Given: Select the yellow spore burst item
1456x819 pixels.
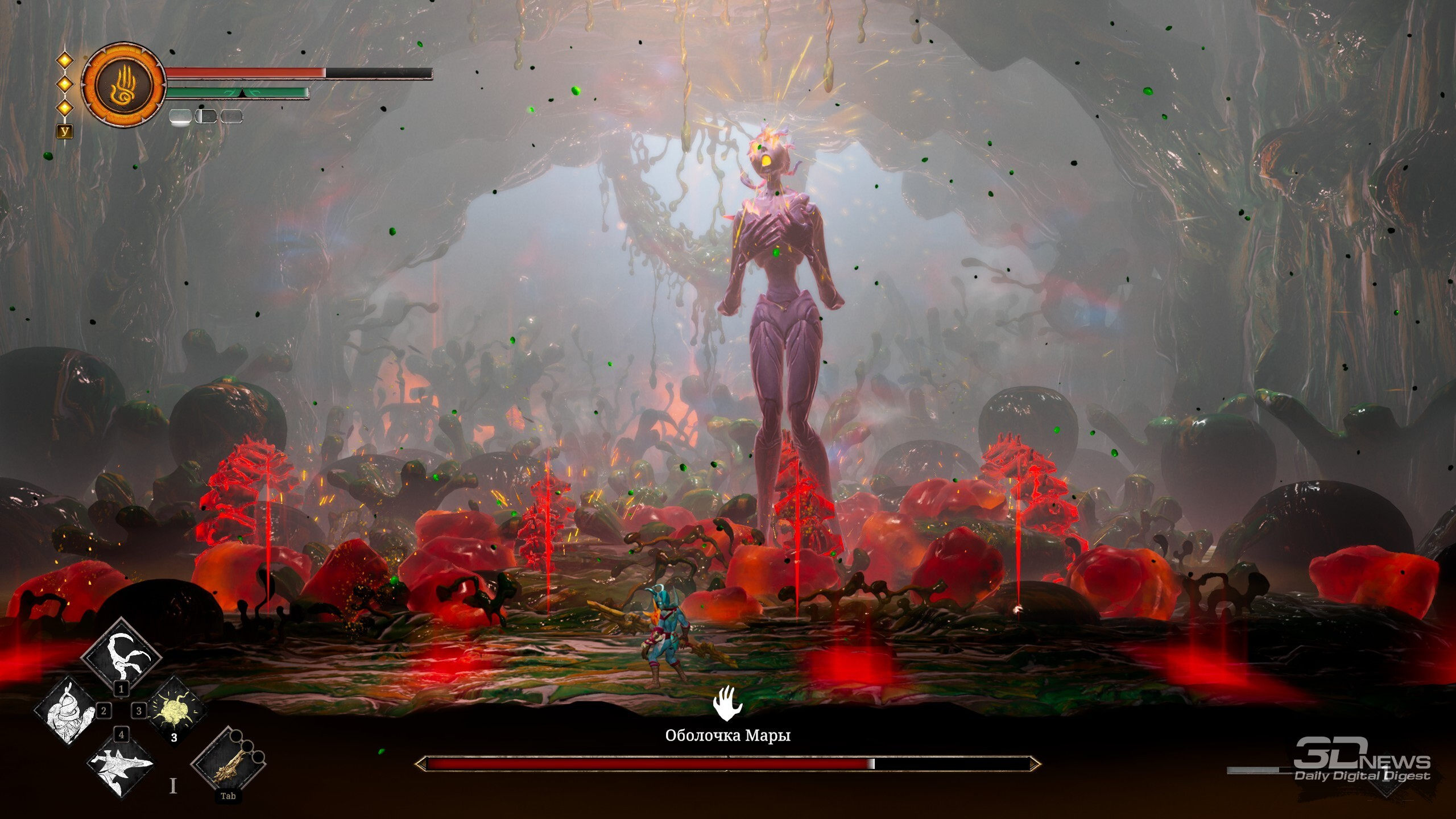Looking at the screenshot, I should (x=175, y=711).
